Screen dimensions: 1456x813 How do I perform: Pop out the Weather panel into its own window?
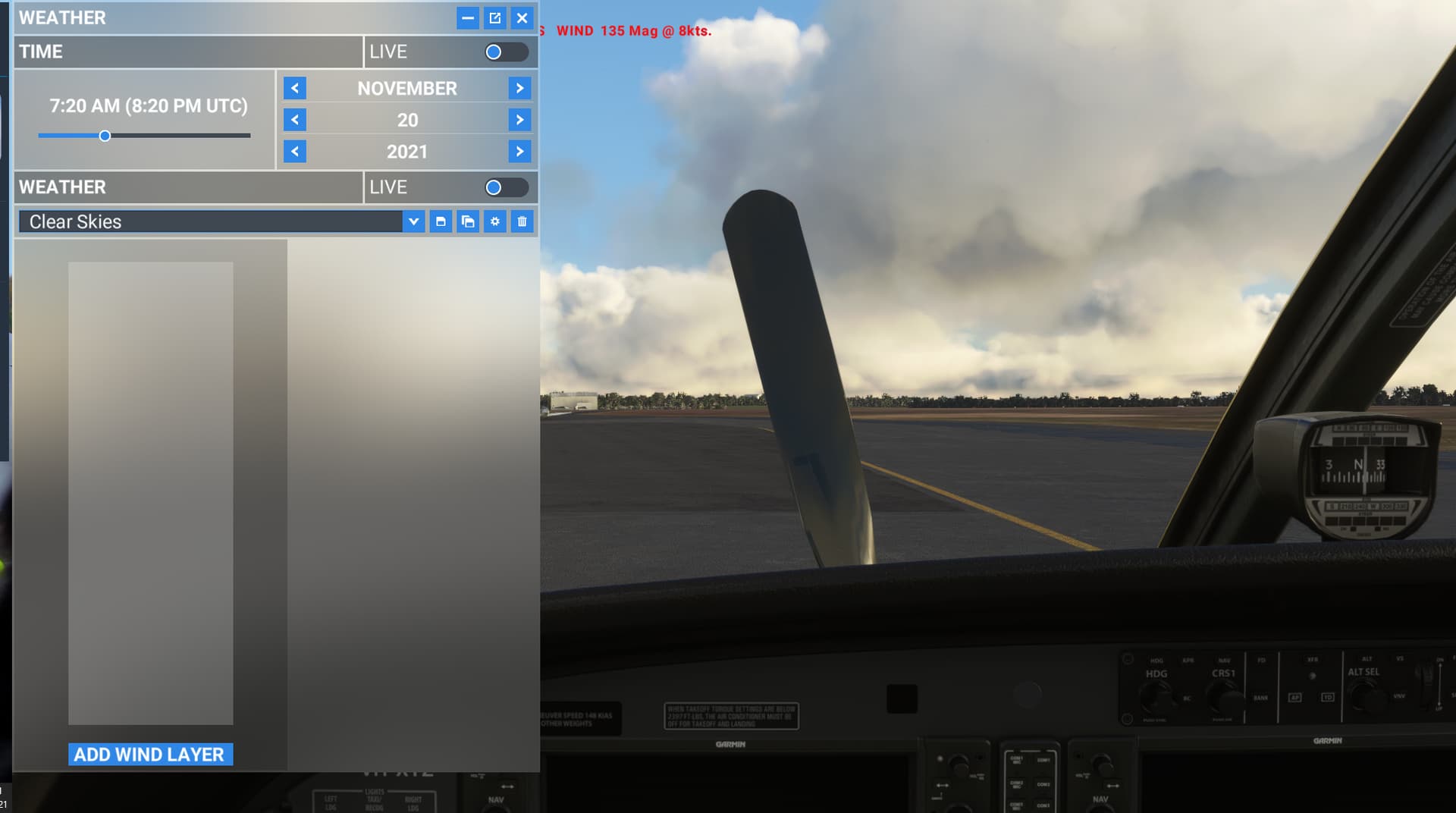[495, 17]
